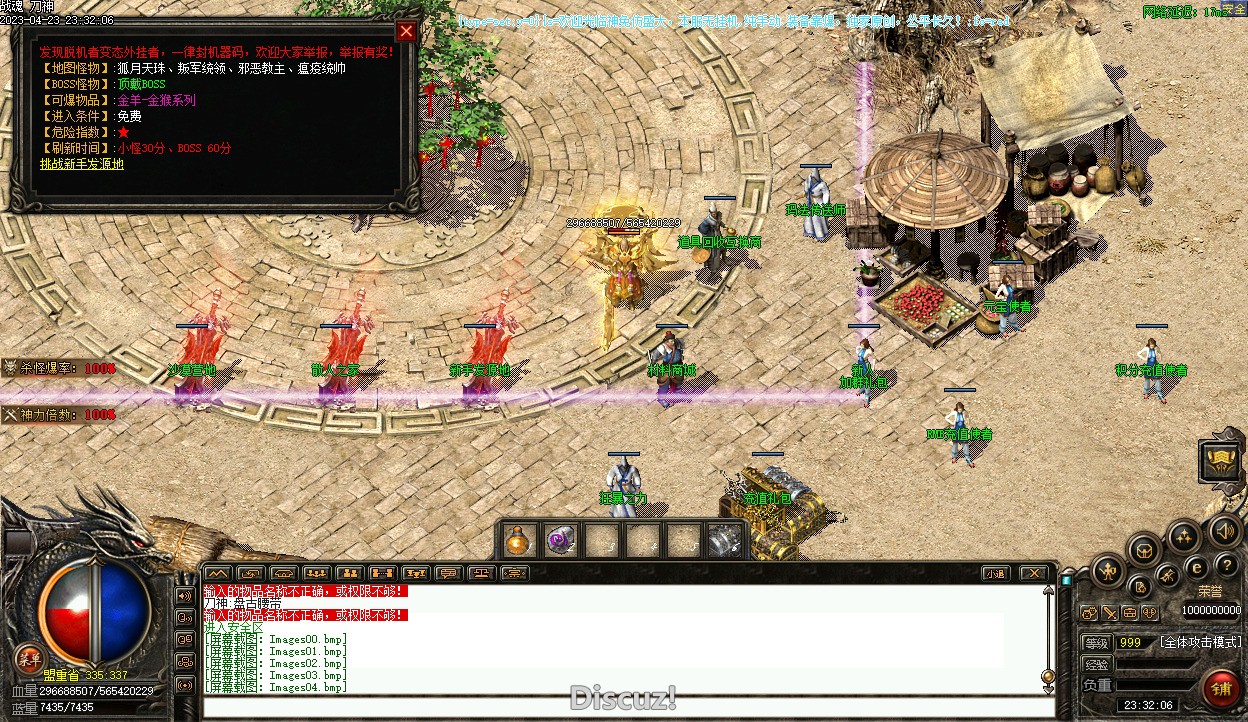Select the purple scroll in hotbar slot 2
This screenshot has height=722, width=1248.
[559, 540]
